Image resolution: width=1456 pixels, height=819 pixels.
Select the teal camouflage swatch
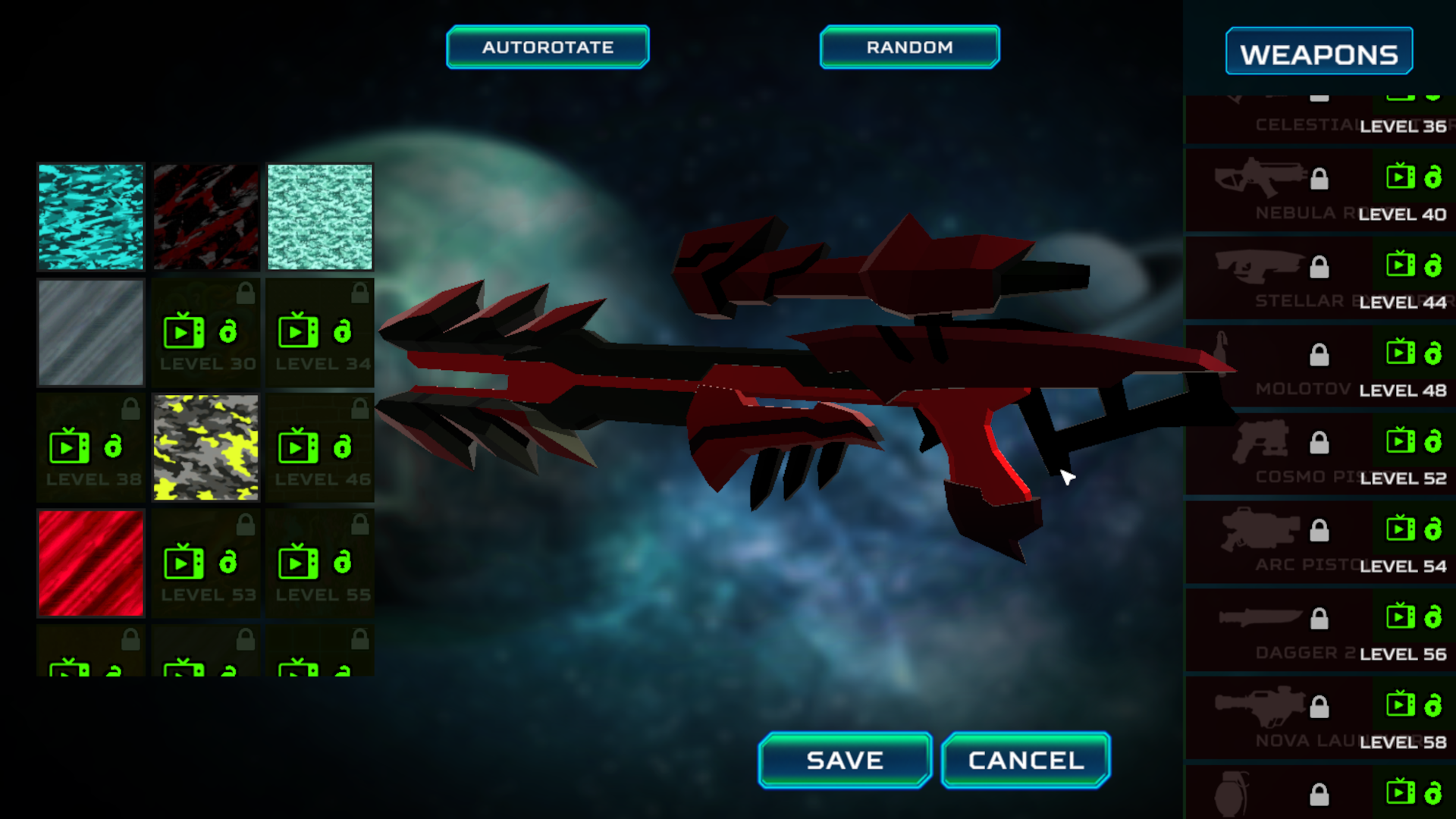pos(90,217)
